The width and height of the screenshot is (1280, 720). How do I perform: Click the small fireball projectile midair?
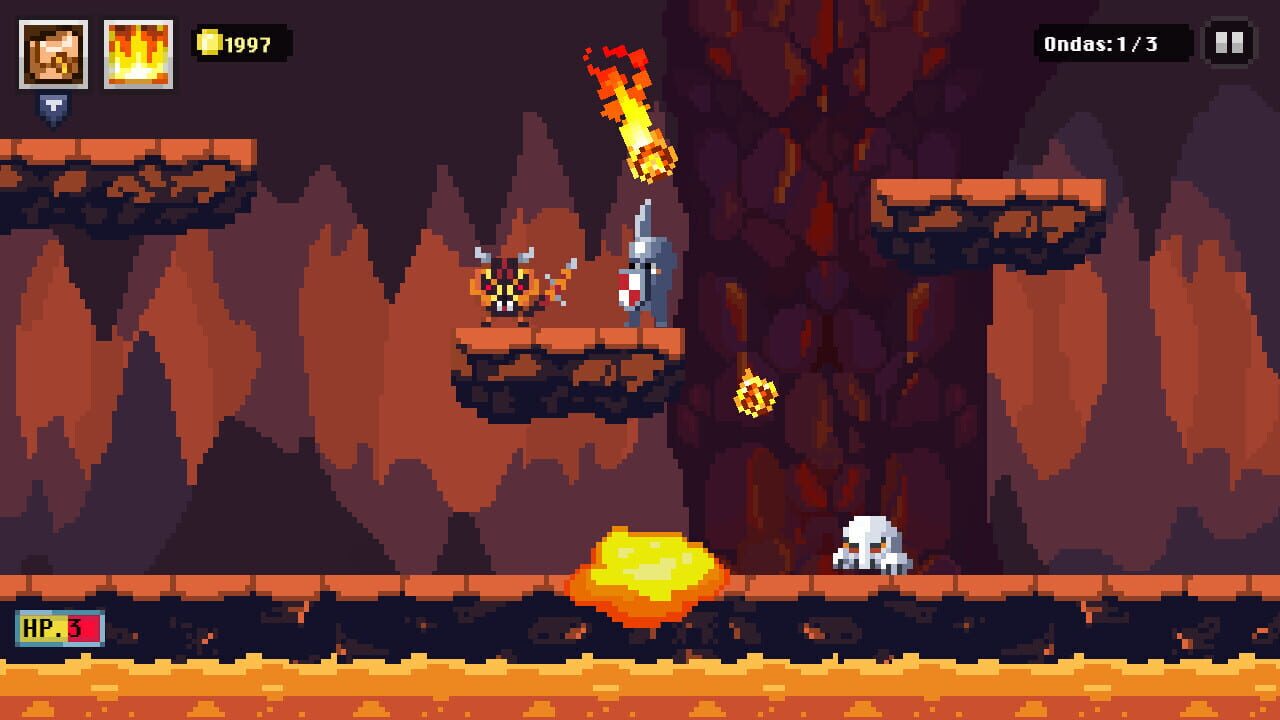click(755, 392)
